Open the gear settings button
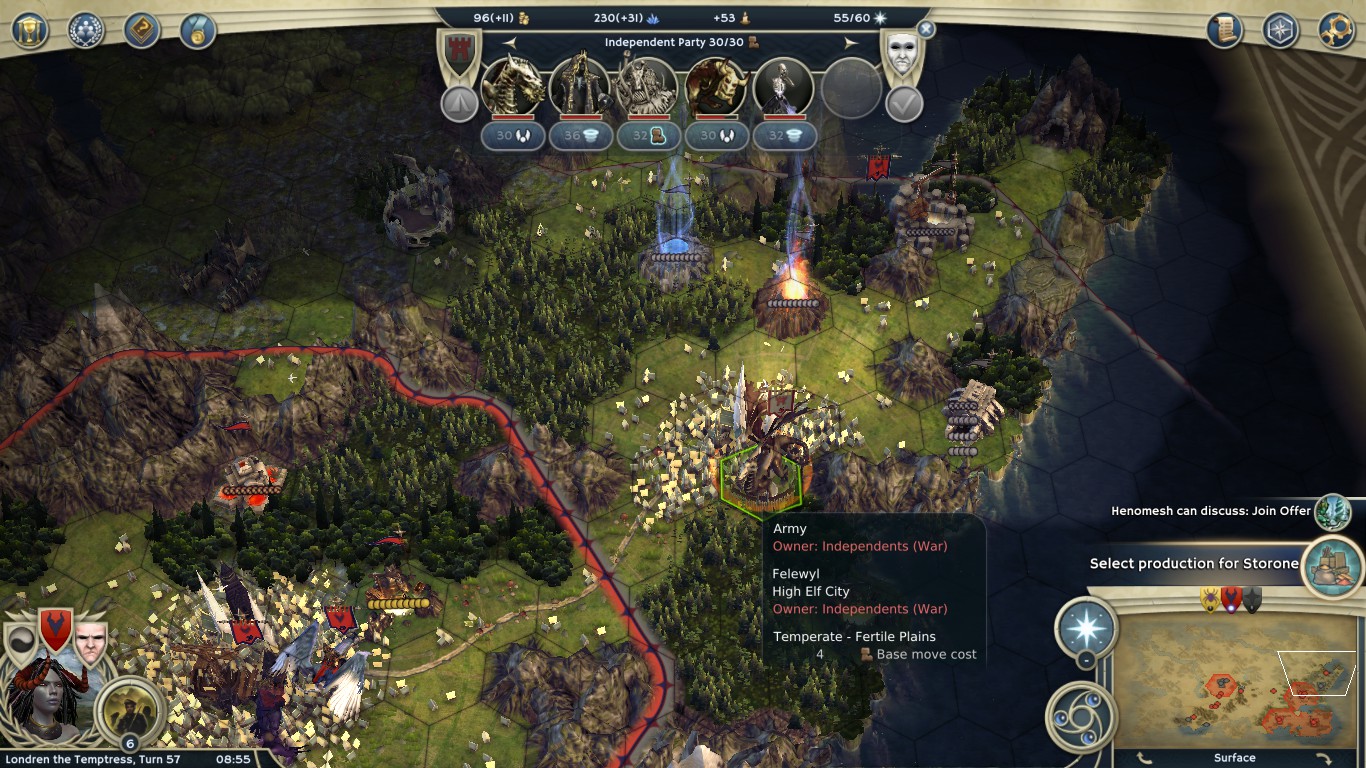 1337,30
